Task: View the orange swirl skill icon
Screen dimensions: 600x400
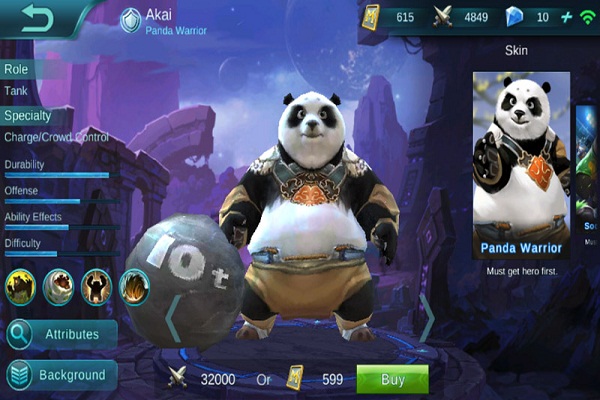Action: tap(135, 286)
